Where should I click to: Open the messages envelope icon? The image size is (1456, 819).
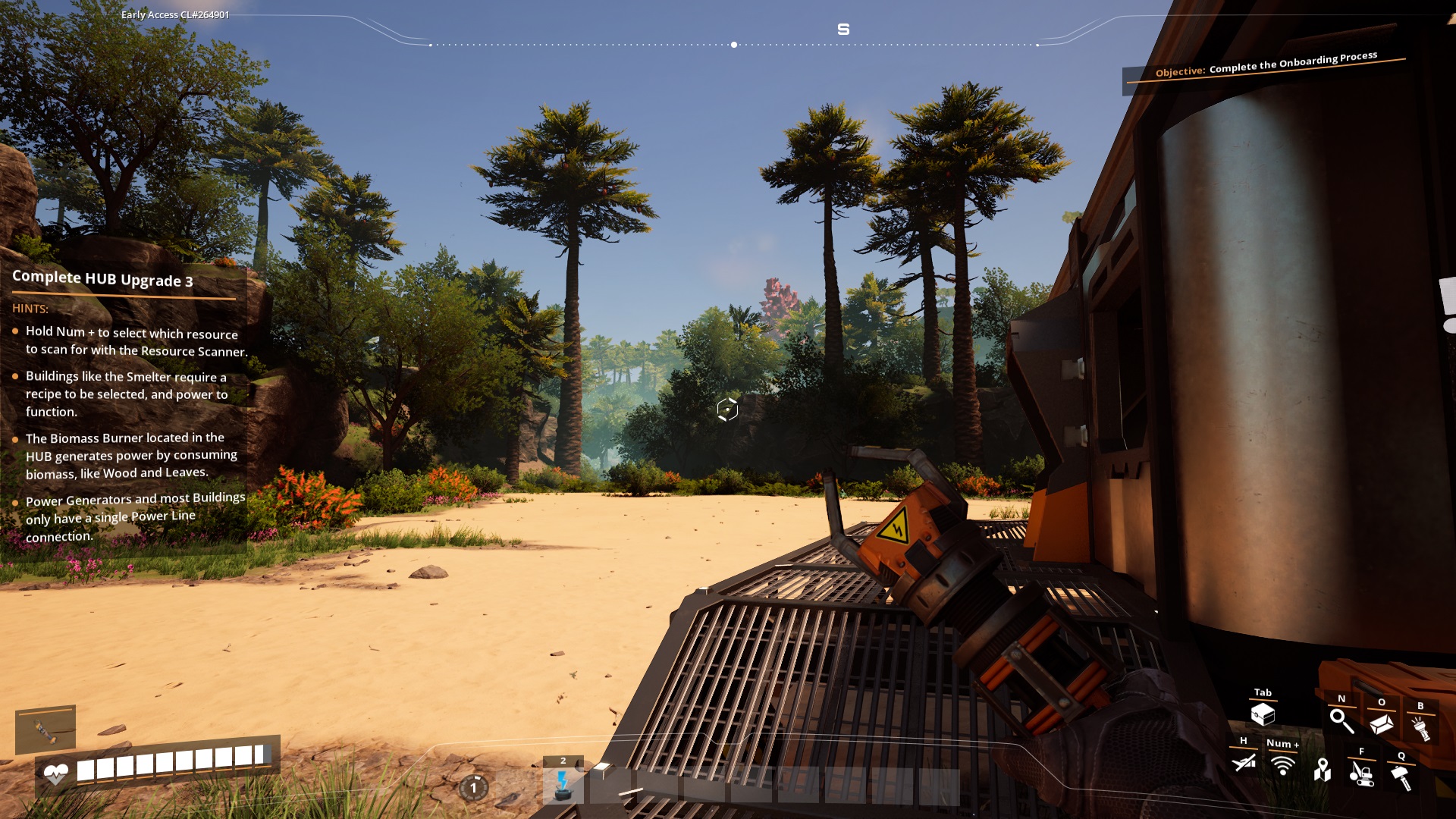(1382, 725)
